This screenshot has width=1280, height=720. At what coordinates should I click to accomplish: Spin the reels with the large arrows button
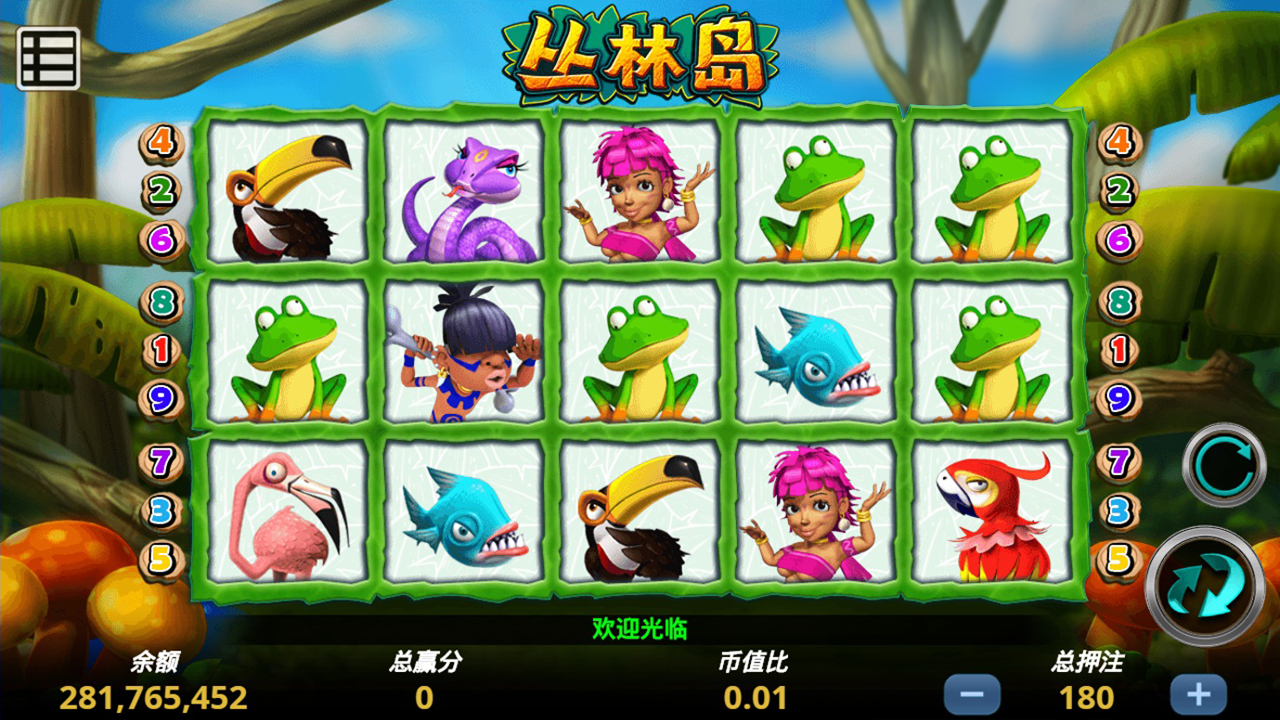[x=1204, y=585]
